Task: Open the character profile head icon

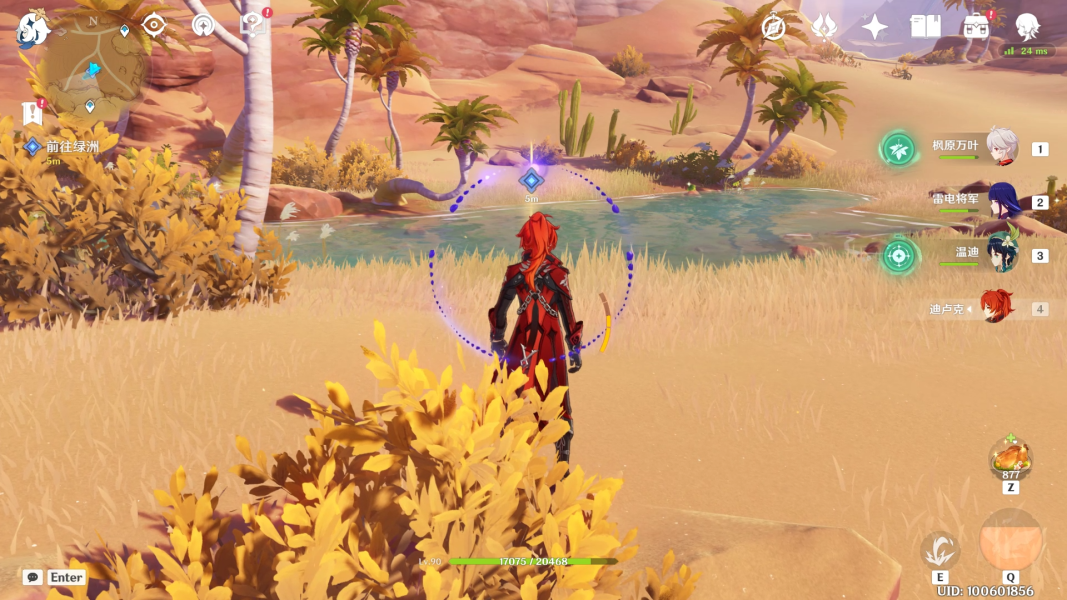Action: pyautogui.click(x=1027, y=27)
